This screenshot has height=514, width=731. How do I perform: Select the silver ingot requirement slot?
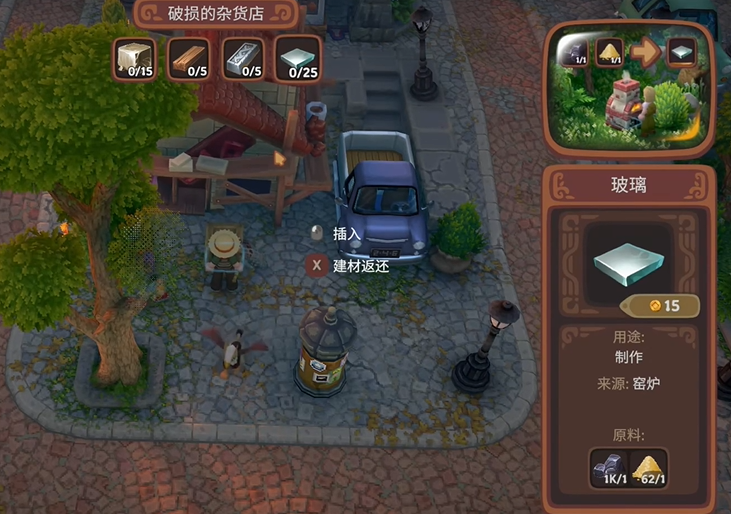[241, 59]
